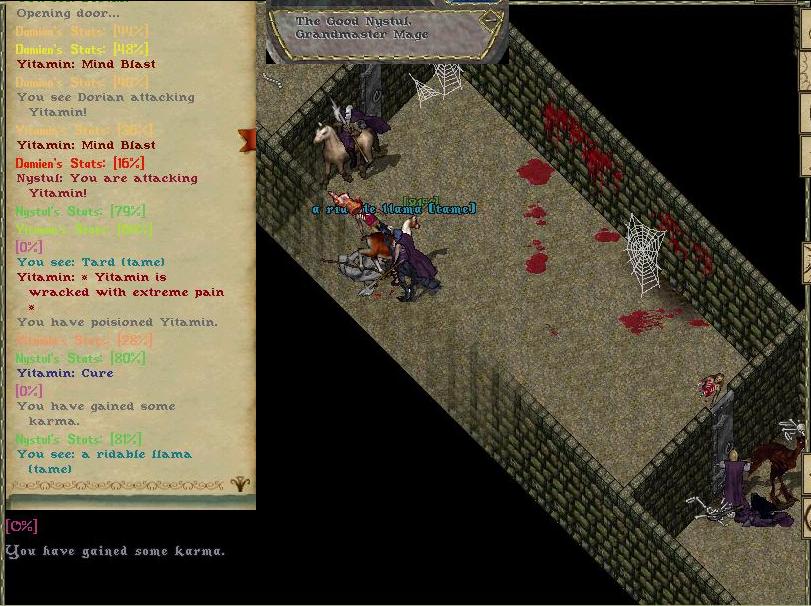
Task: Click the red ribbon tab on the journal
Action: (246, 140)
